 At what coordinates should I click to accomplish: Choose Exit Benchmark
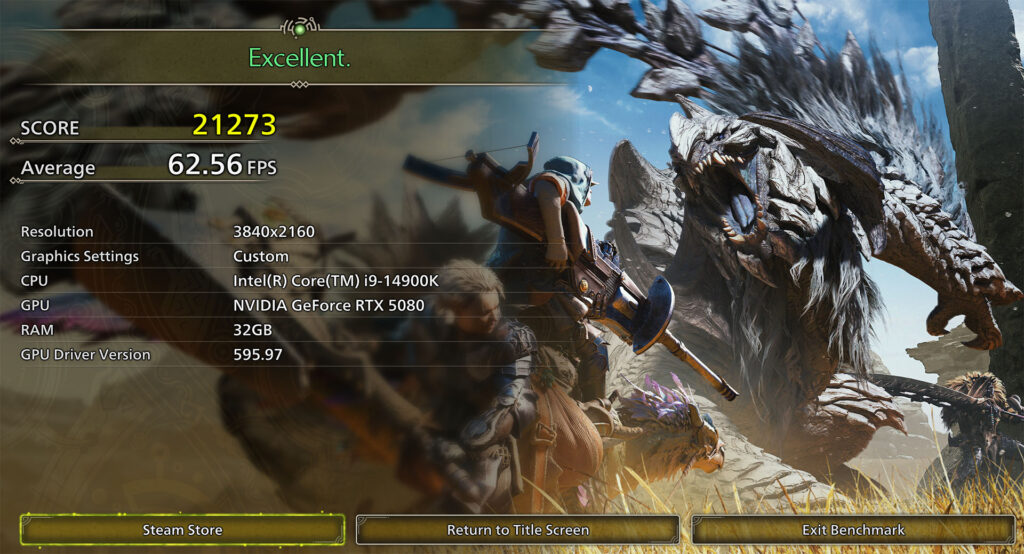853,530
